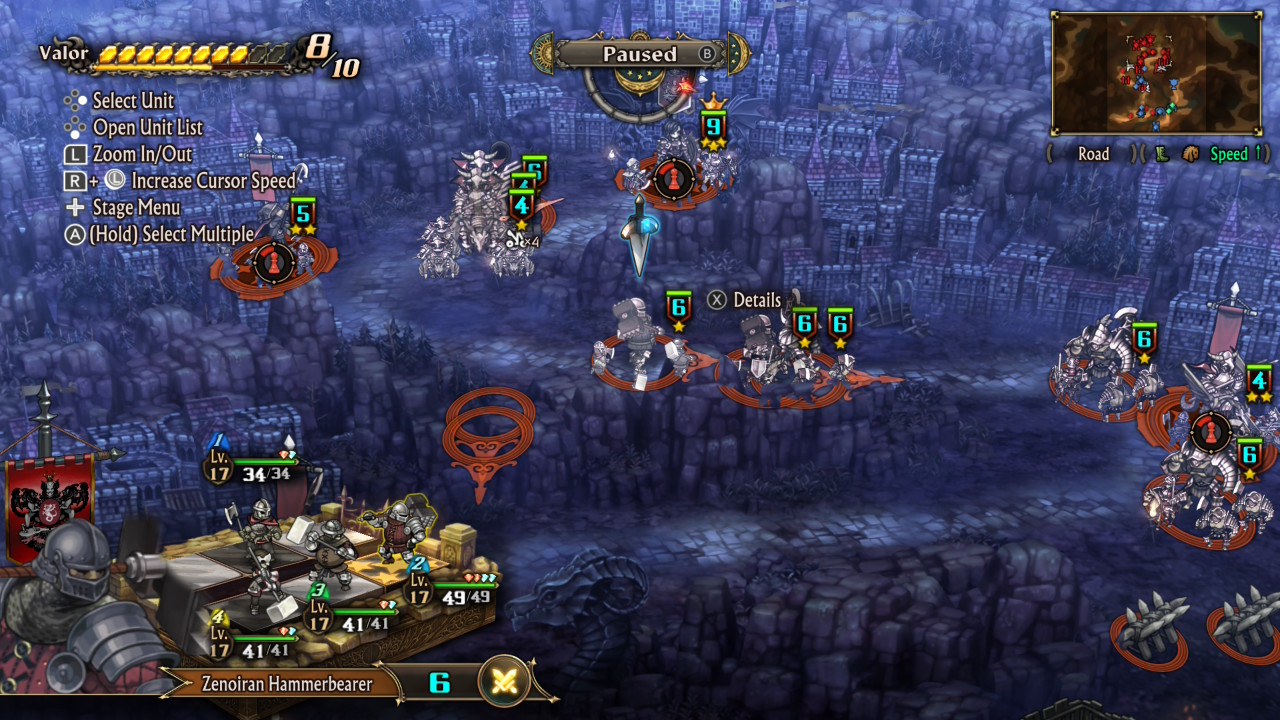This screenshot has width=1280, height=720.
Task: Click the Zenoiran Hammerbearer name banner
Action: (x=287, y=685)
